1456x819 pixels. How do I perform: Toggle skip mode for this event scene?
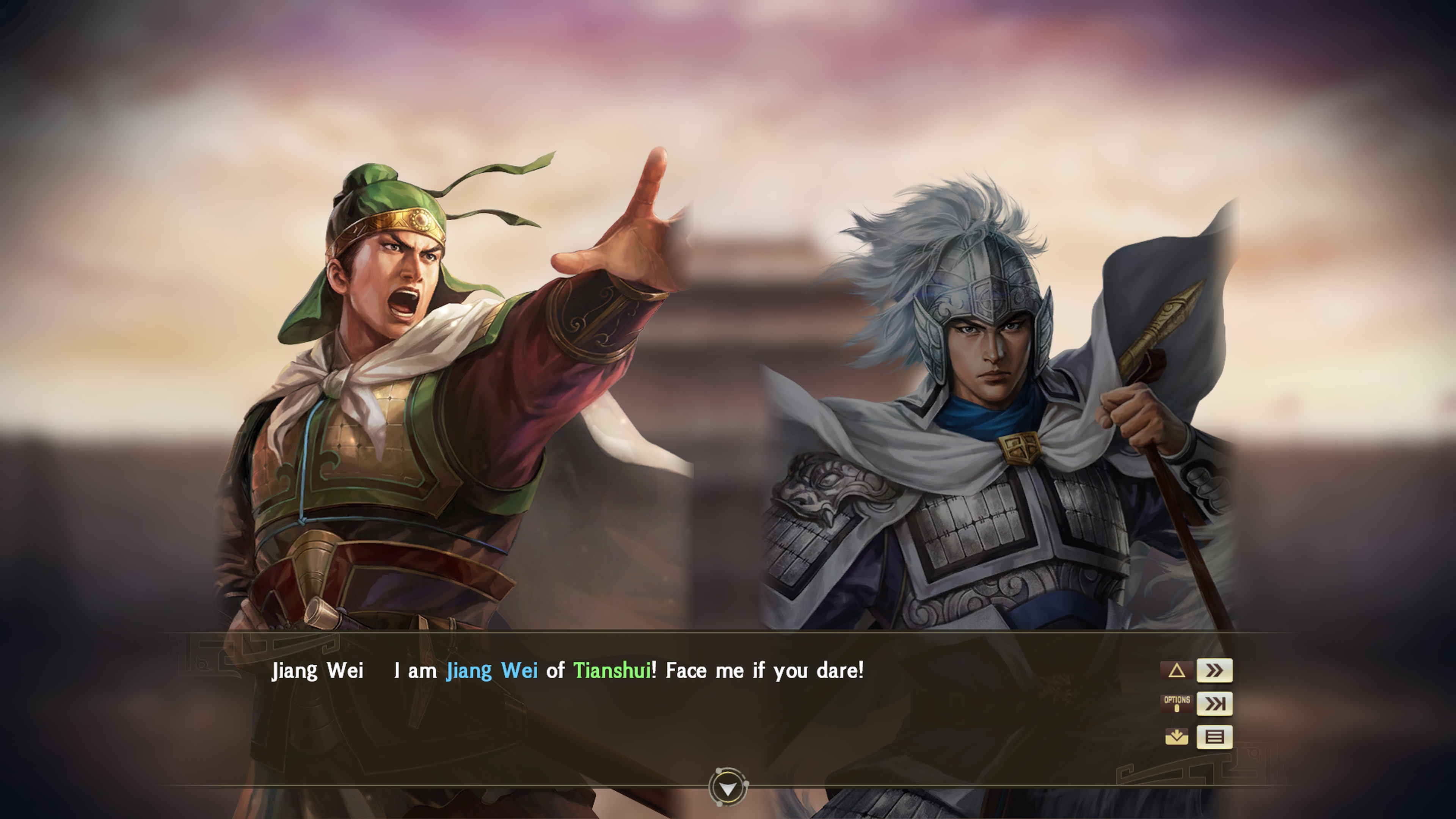coord(1215,704)
